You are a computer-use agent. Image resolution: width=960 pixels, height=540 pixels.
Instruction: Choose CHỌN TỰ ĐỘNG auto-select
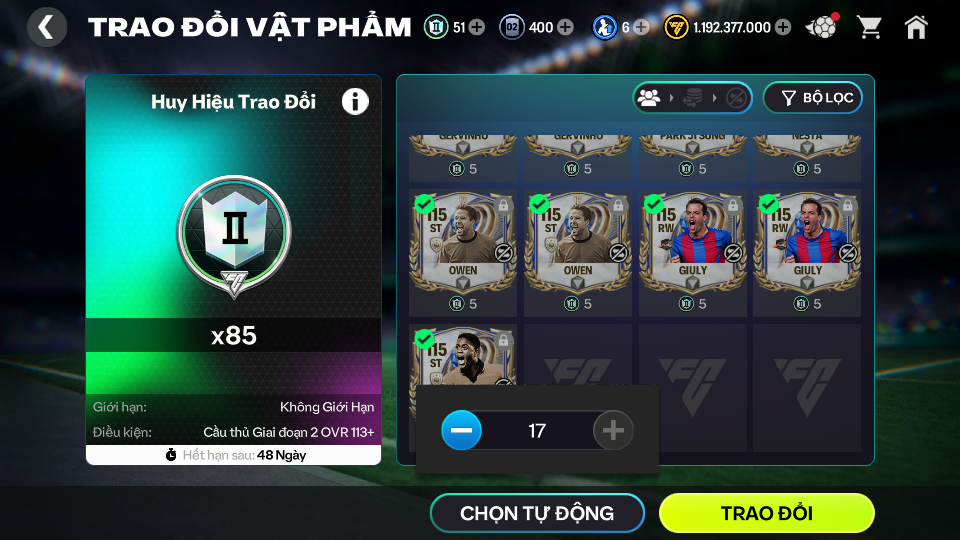pyautogui.click(x=537, y=513)
